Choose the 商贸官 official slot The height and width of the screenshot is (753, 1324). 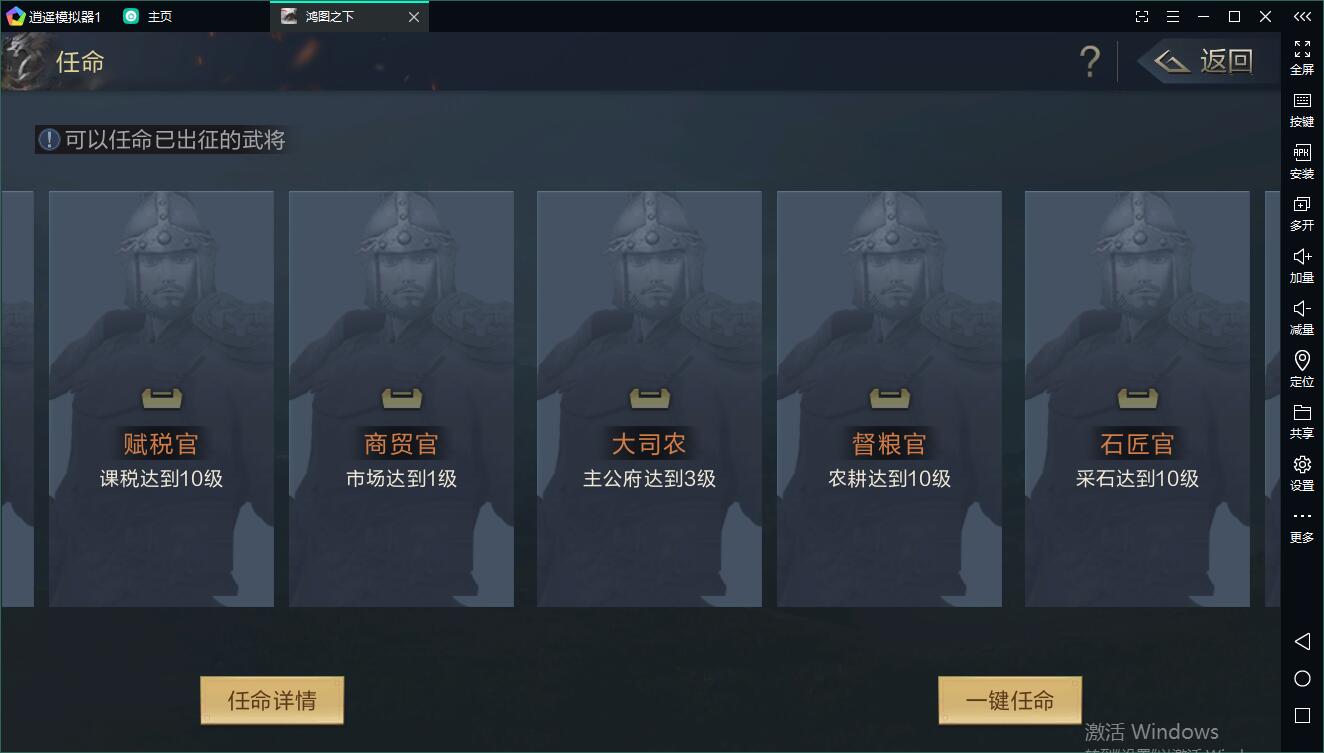(401, 399)
